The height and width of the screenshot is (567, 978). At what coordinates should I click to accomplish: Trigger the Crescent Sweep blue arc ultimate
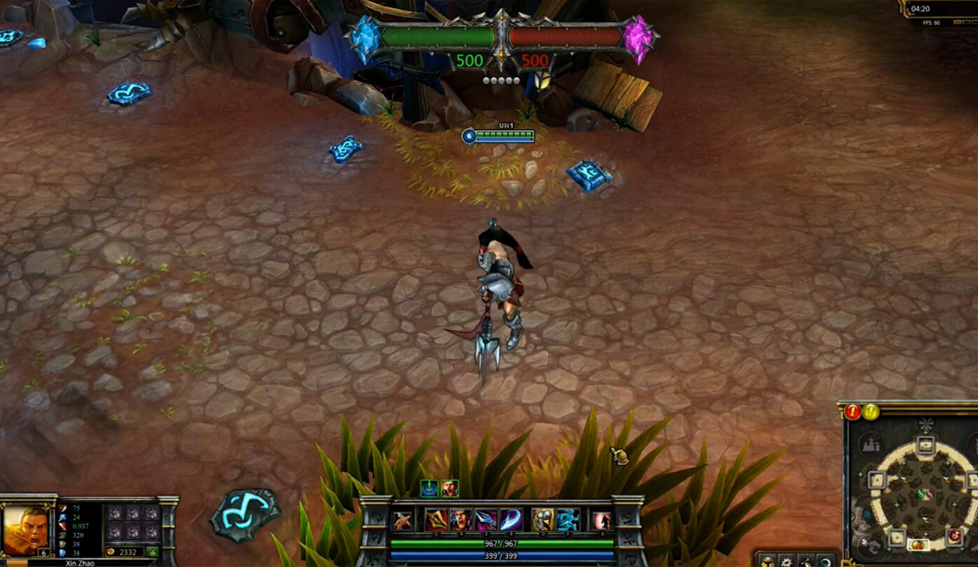[510, 520]
